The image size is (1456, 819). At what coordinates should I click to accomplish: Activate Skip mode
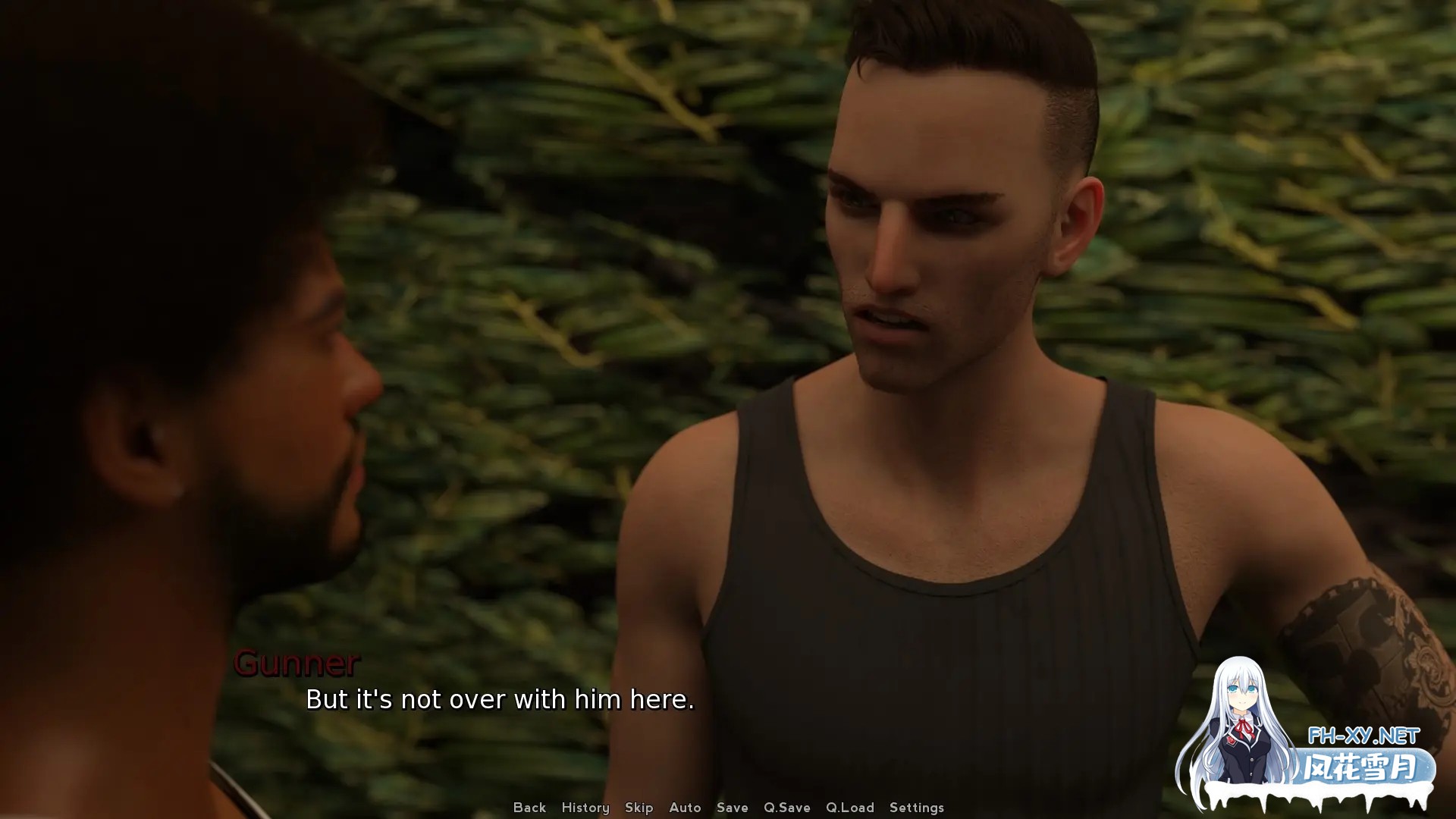[x=639, y=808]
